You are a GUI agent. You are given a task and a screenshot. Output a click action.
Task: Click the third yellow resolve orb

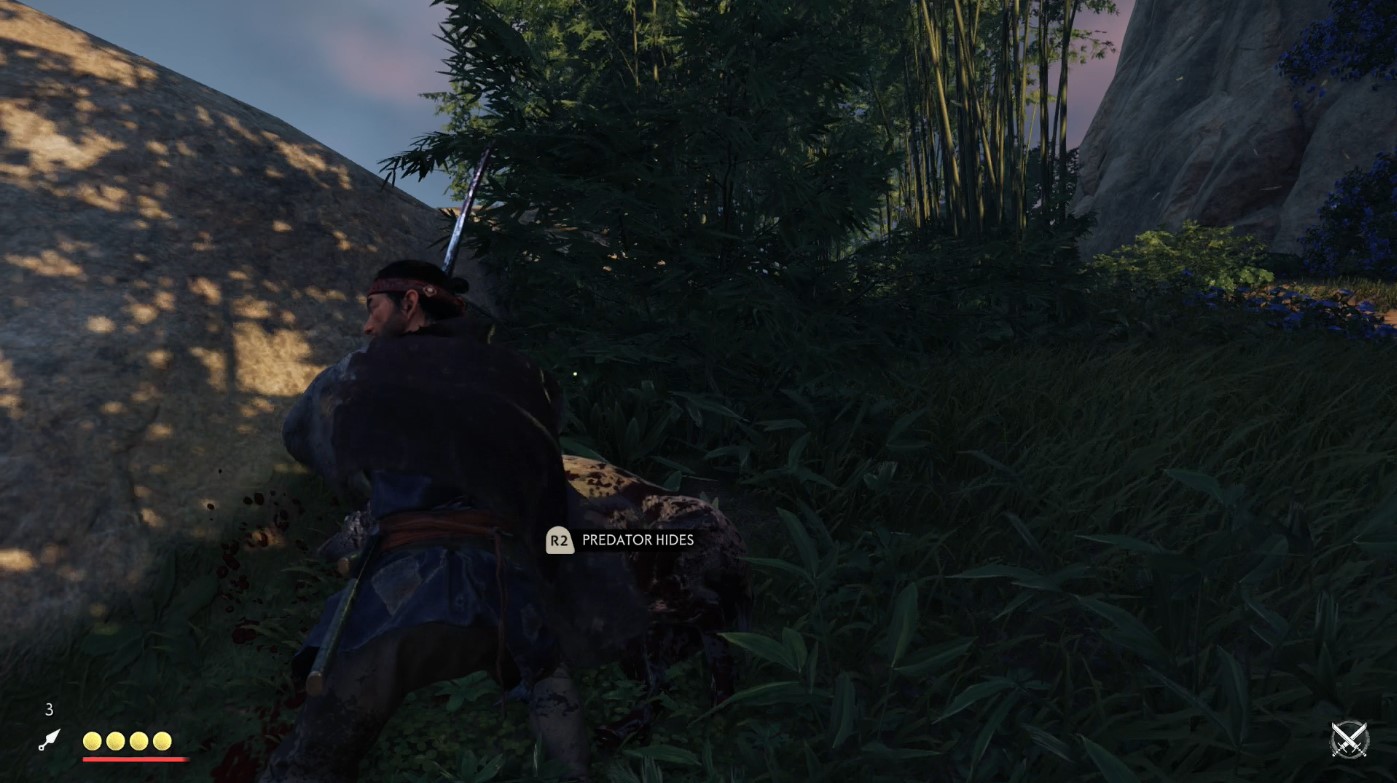[139, 741]
